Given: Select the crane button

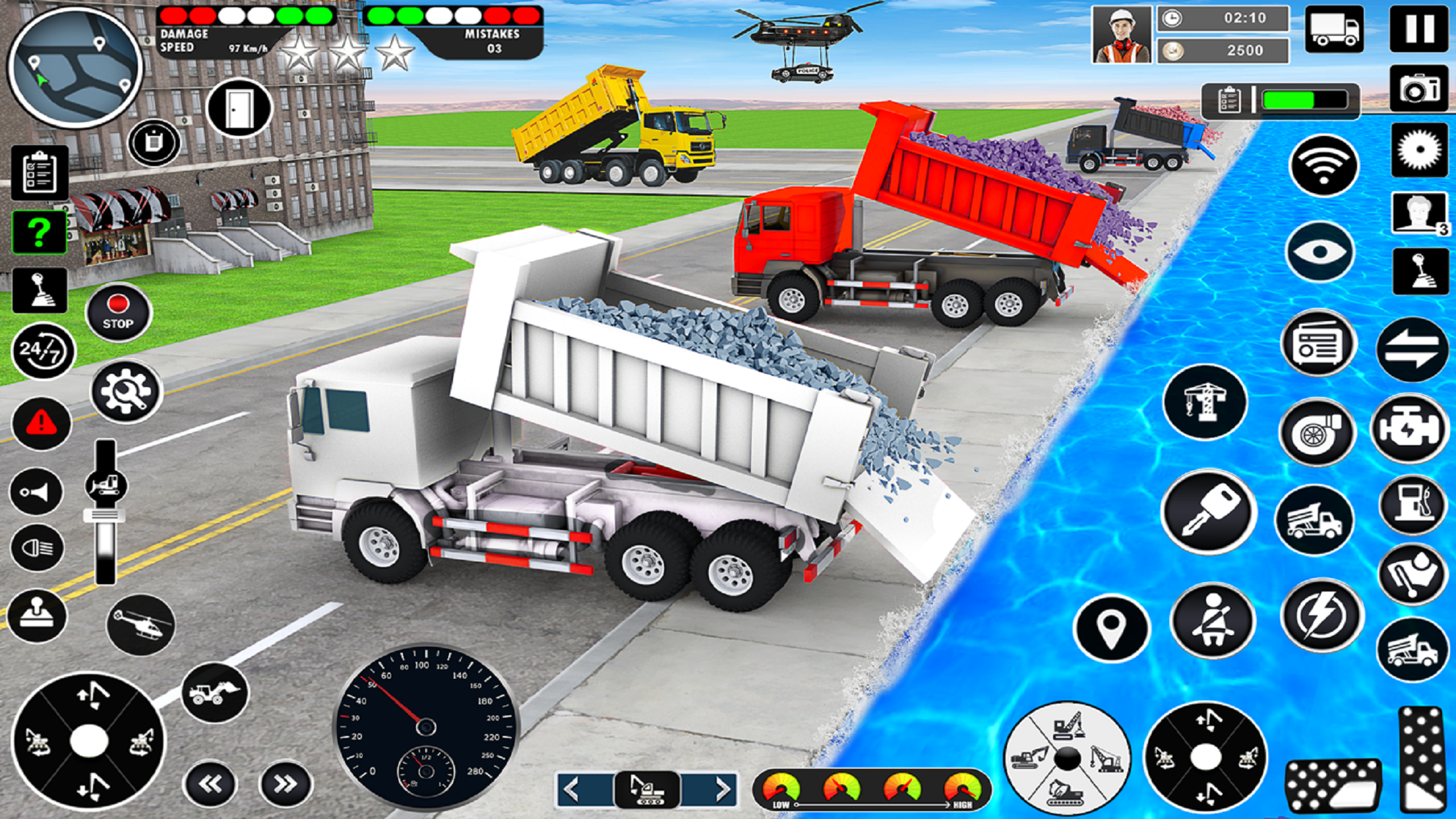Looking at the screenshot, I should pos(1205,402).
